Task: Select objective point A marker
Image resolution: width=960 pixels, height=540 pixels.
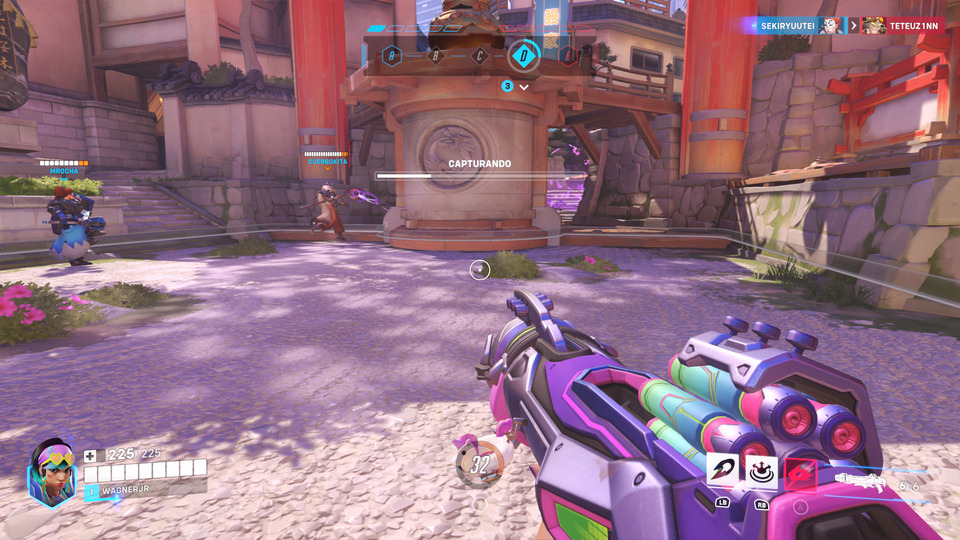Action: 391,55
